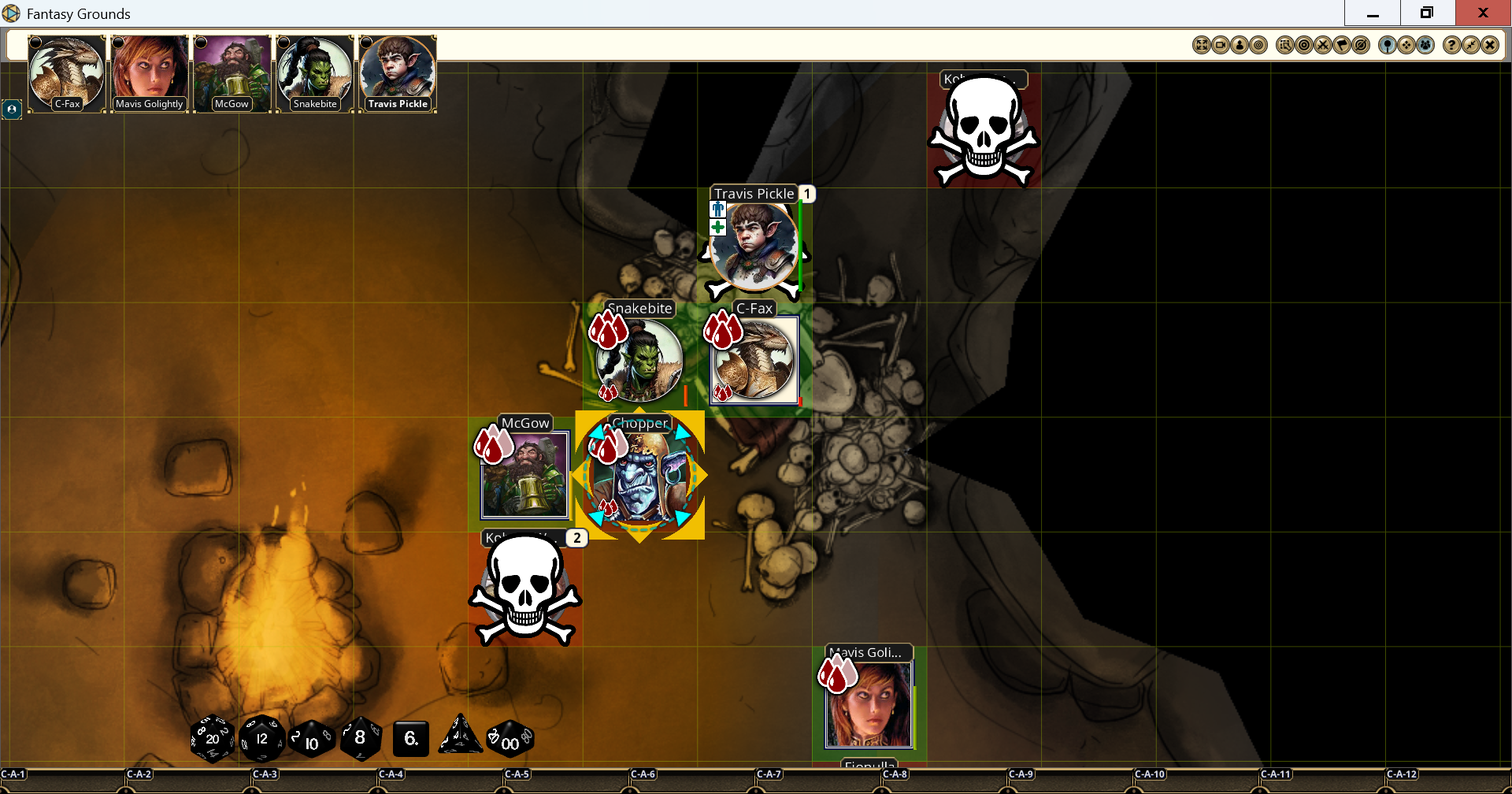This screenshot has height=794, width=1512.
Task: Select the d6 die
Action: pyautogui.click(x=410, y=739)
